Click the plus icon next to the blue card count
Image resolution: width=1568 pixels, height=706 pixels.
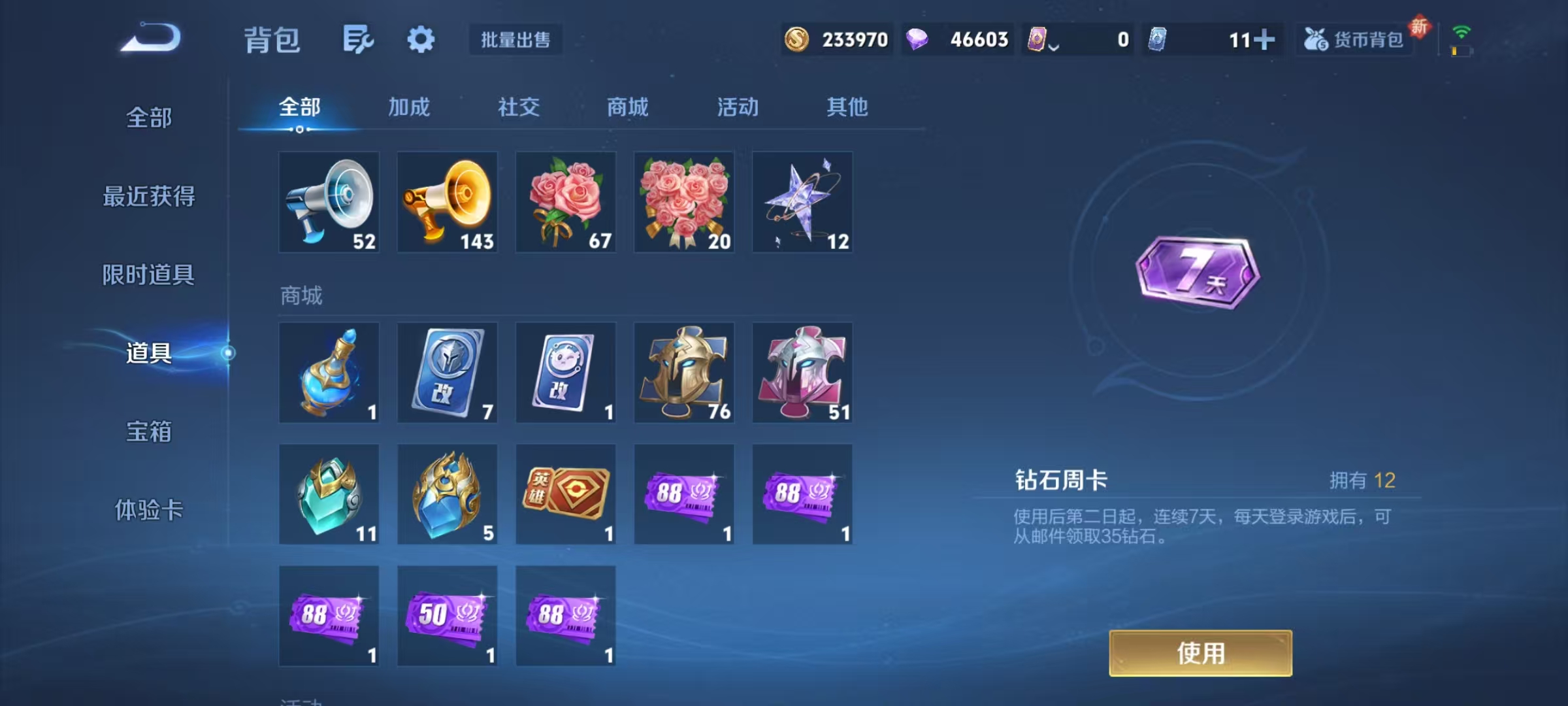[1267, 41]
